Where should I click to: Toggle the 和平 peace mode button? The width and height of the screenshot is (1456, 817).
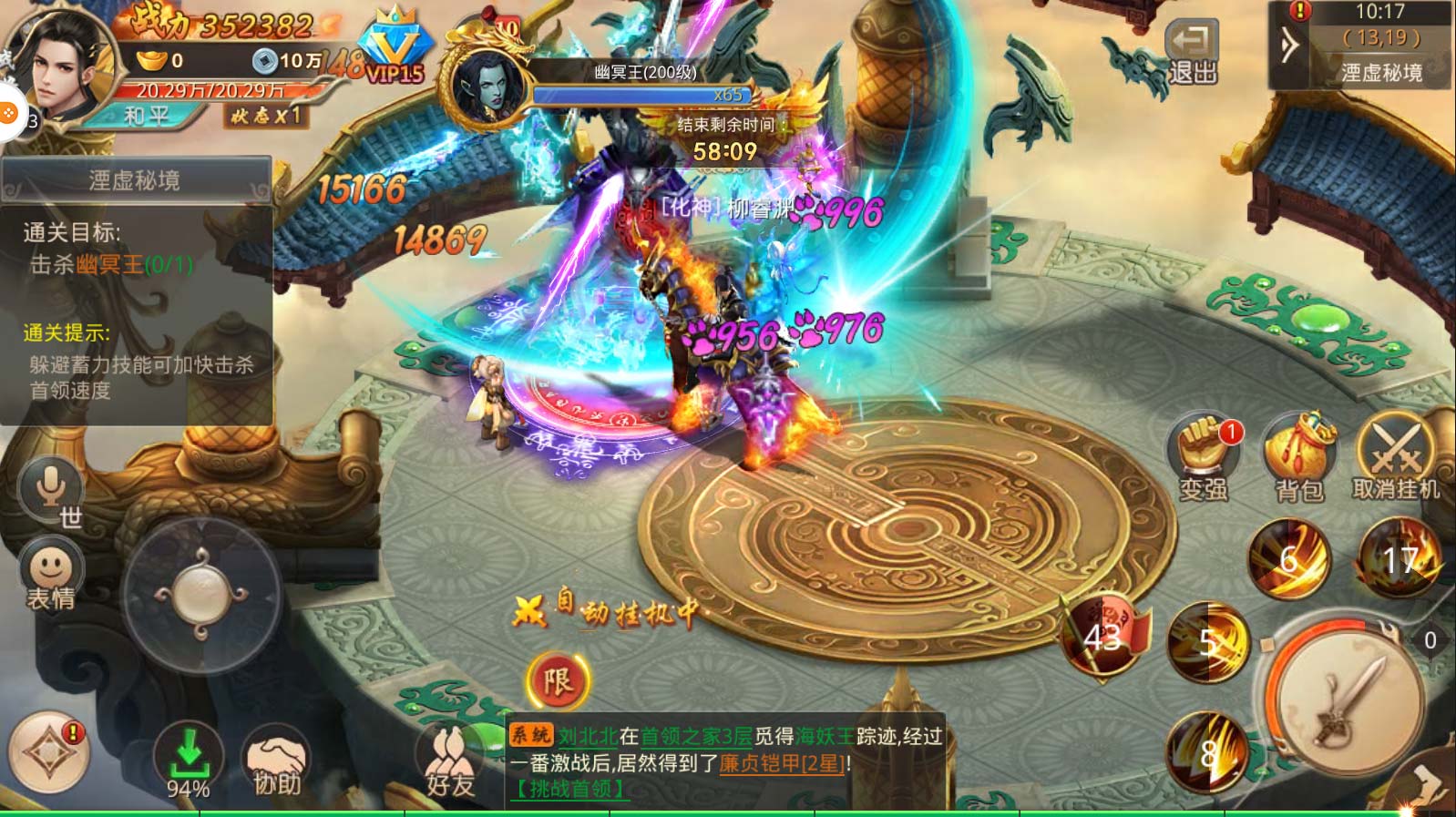click(148, 116)
